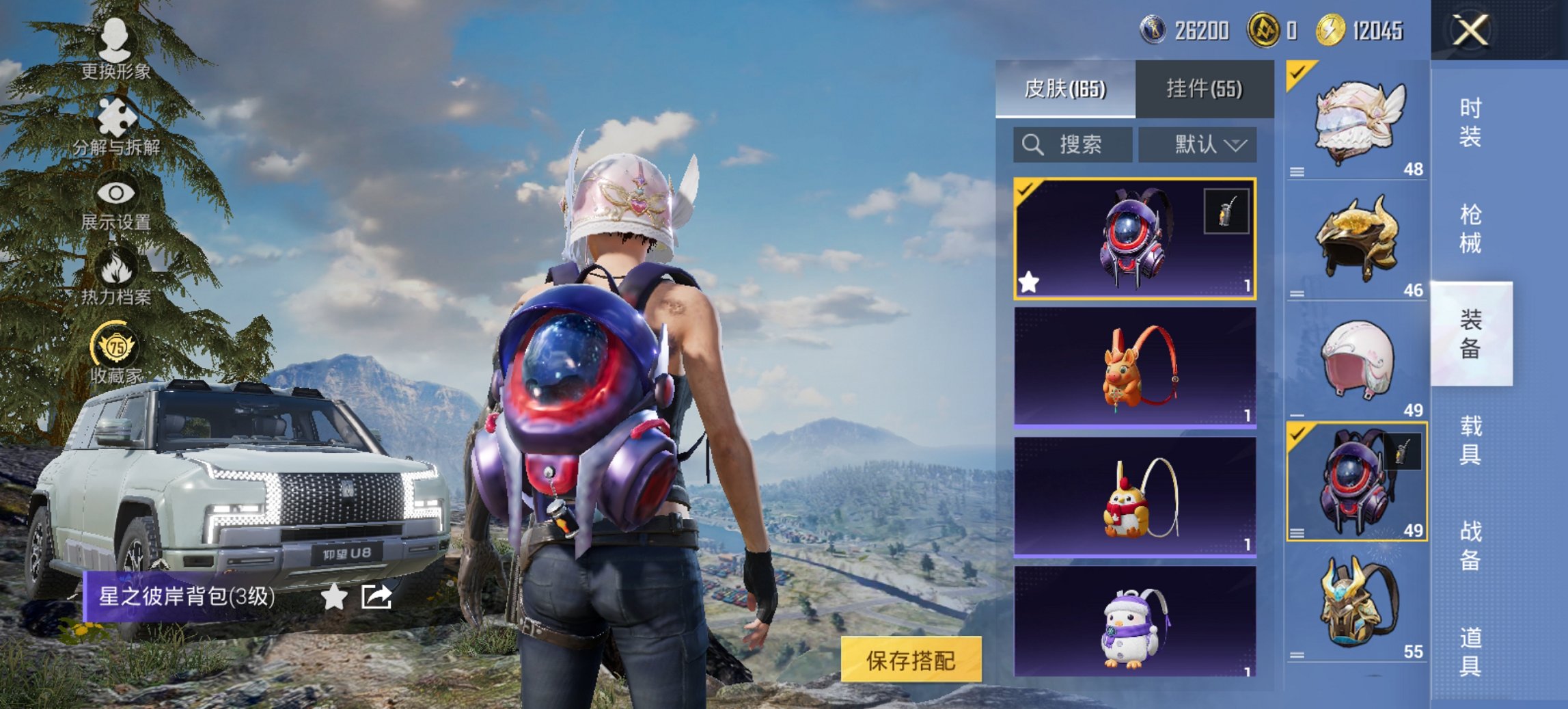Open the 展示设置 display settings
Viewport: 1568px width, 709px height.
pos(115,192)
